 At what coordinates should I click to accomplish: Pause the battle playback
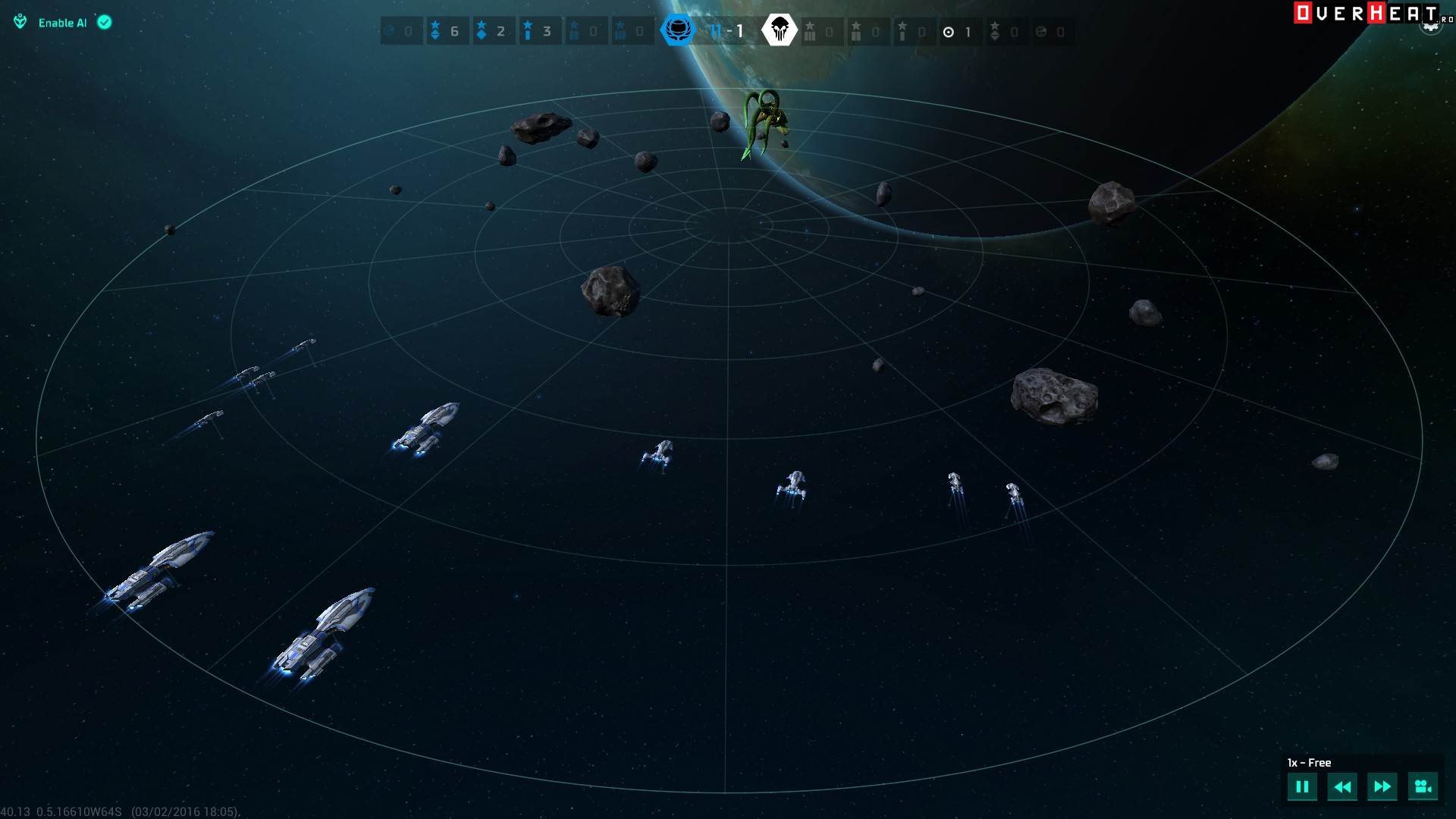[x=1301, y=786]
